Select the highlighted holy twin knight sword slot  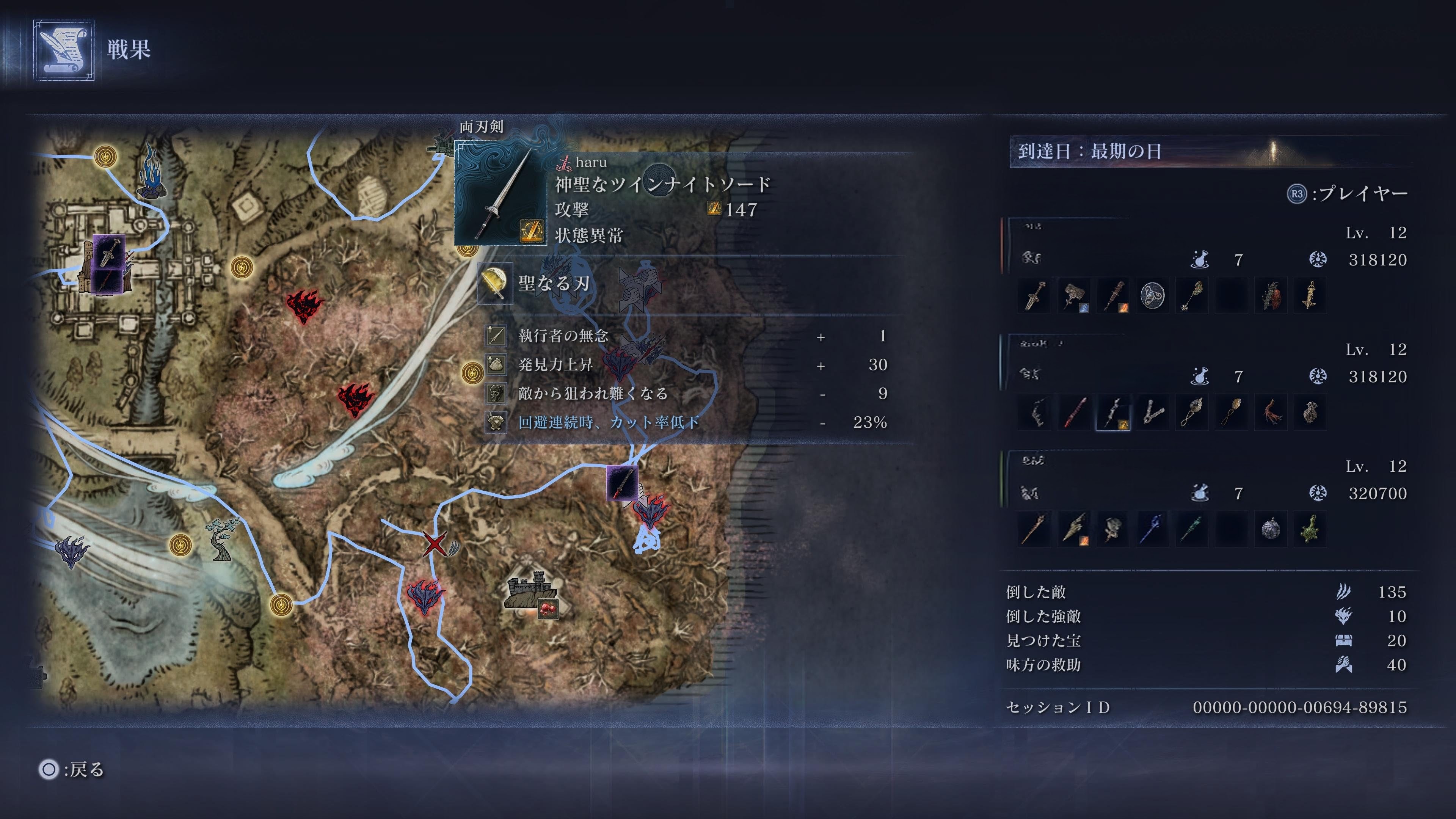click(x=1112, y=413)
